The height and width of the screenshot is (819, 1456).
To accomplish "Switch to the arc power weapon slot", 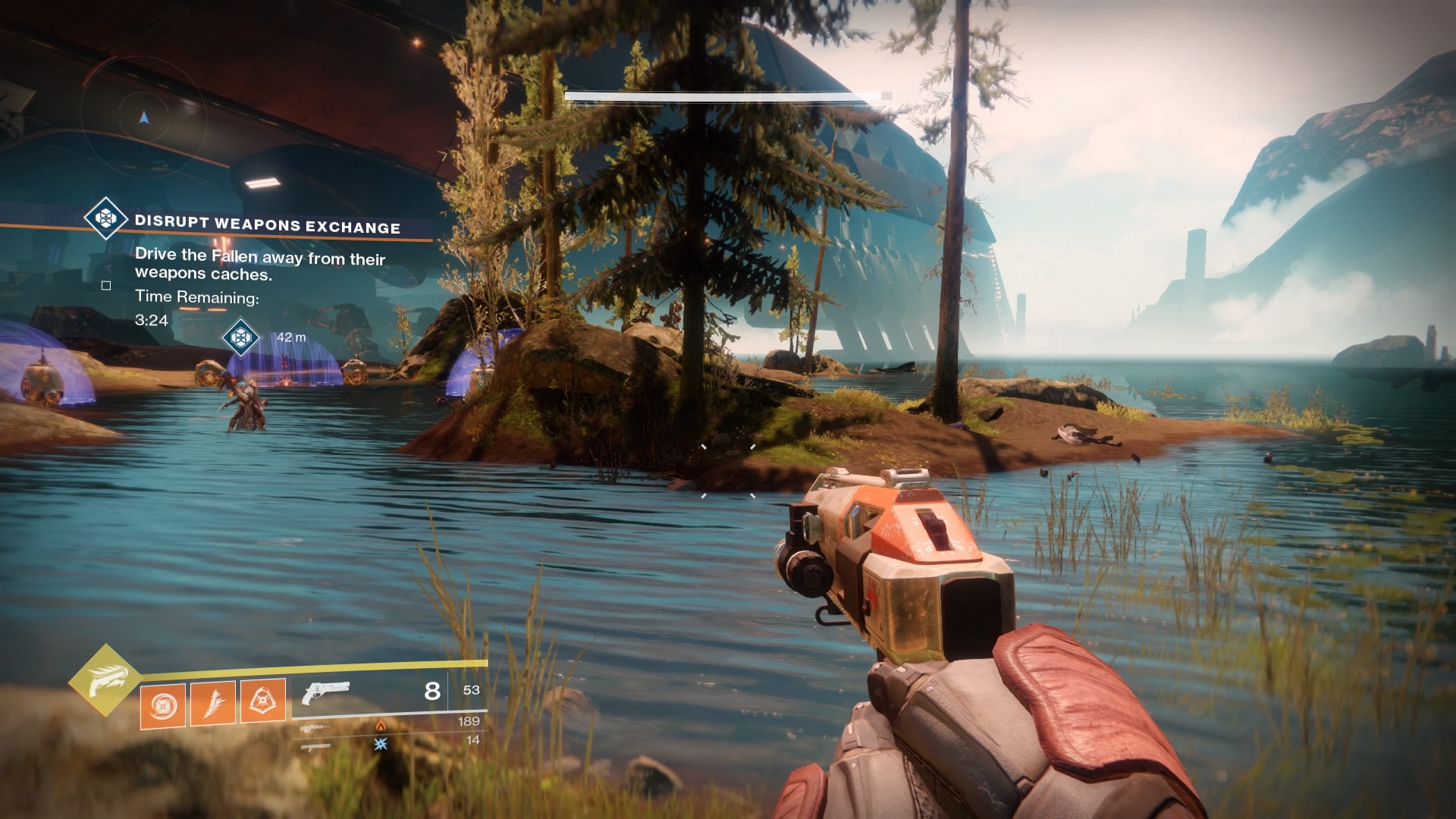I will 315,746.
